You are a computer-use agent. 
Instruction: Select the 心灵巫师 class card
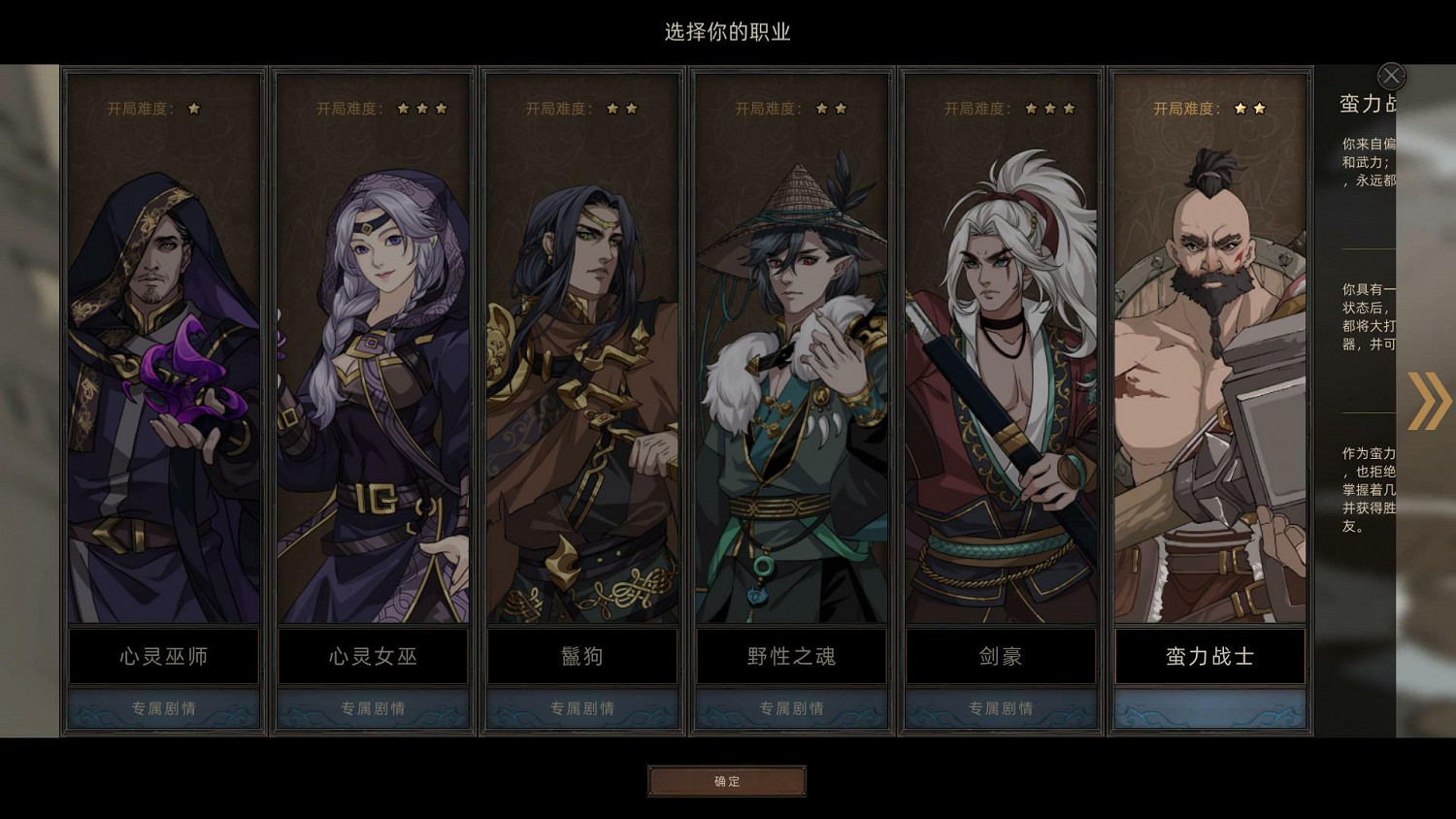coord(163,388)
